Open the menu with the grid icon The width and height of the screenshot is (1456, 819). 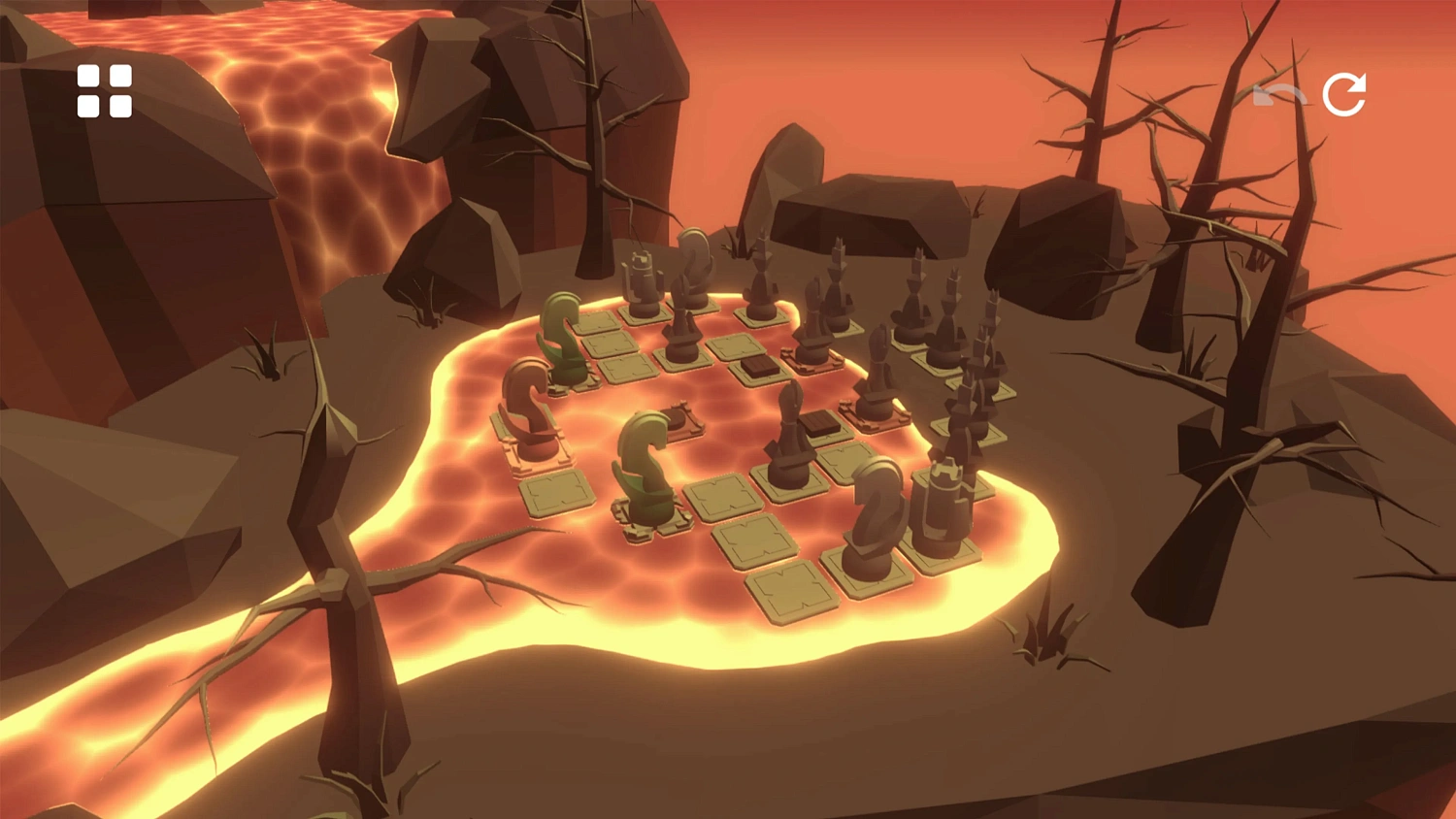click(105, 89)
